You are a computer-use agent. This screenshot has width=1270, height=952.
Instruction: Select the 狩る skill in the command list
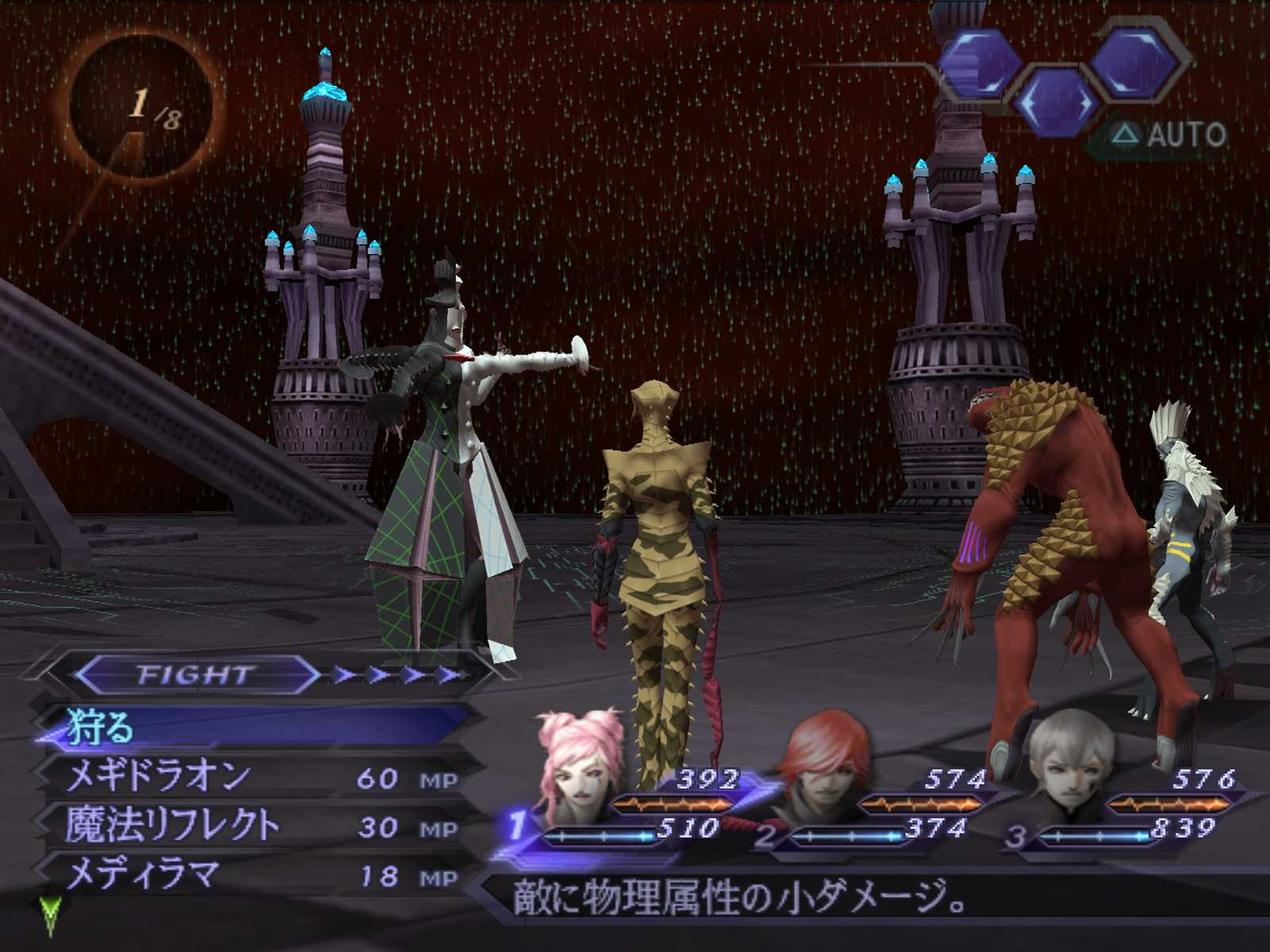coord(101,727)
